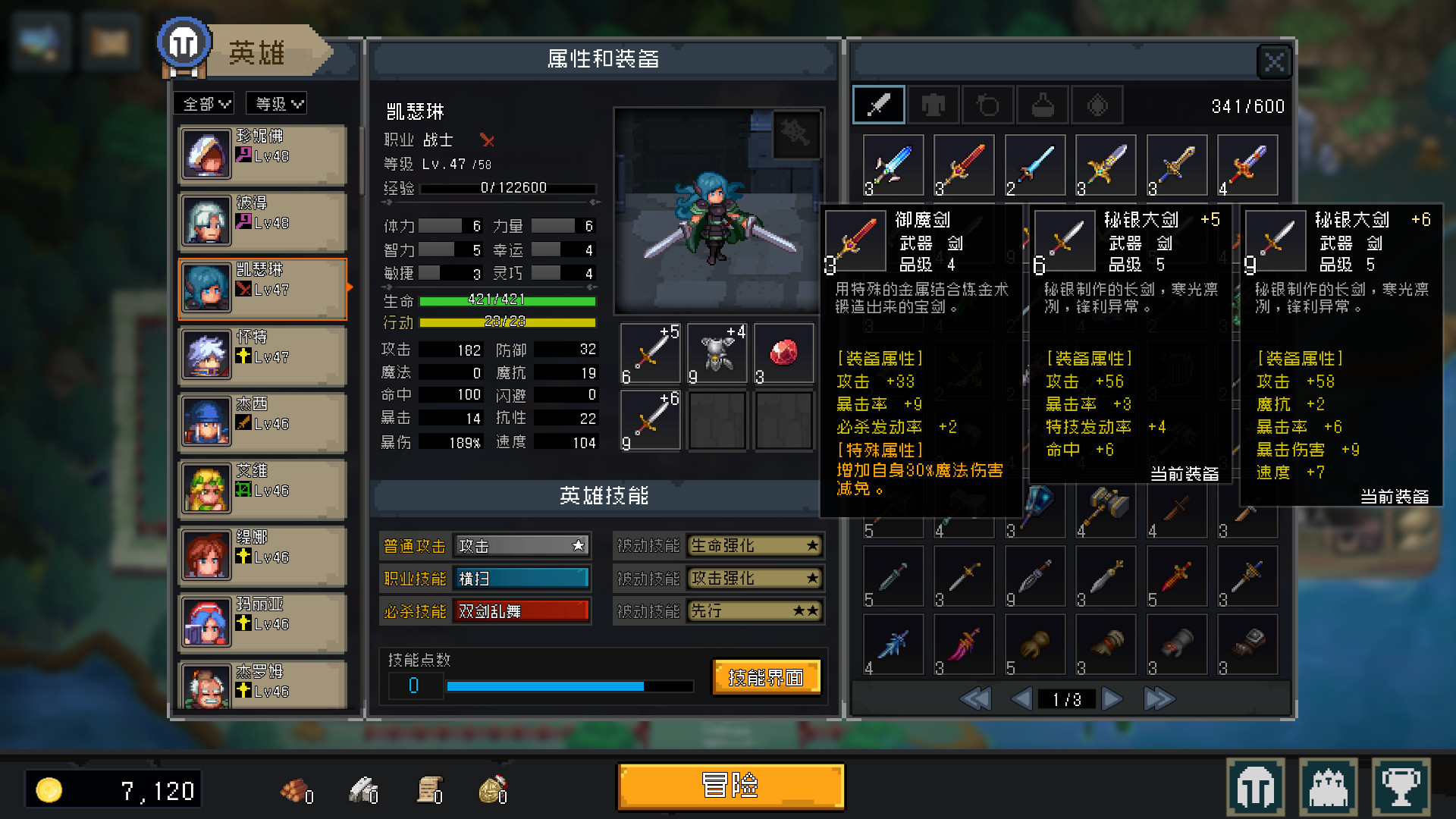Switch to the weapons sword tab
This screenshot has height=819, width=1456.
click(878, 105)
